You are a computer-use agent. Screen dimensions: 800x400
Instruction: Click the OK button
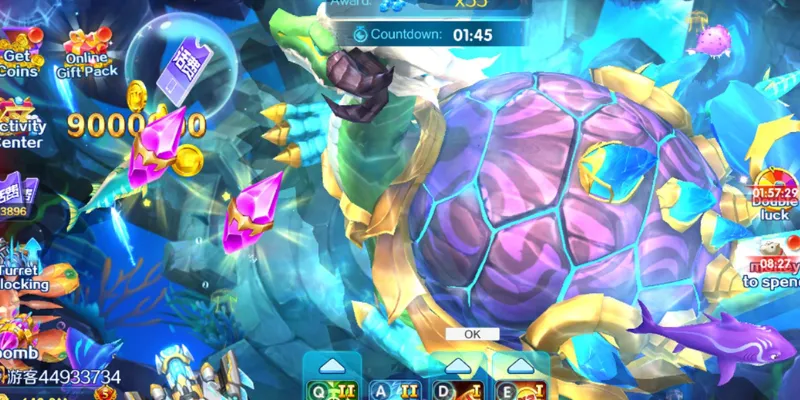(x=473, y=334)
